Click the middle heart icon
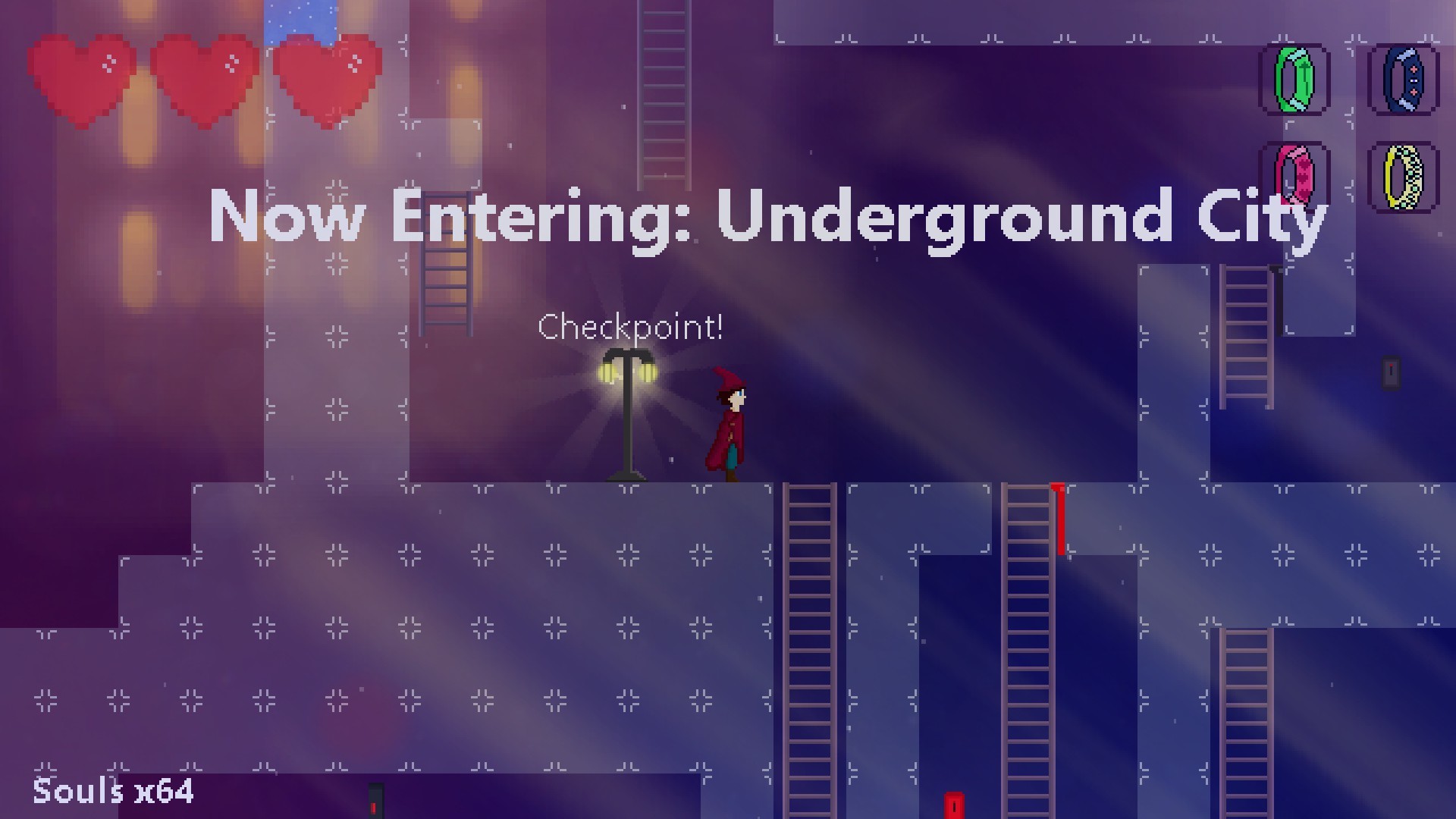1456x819 pixels. [x=203, y=76]
